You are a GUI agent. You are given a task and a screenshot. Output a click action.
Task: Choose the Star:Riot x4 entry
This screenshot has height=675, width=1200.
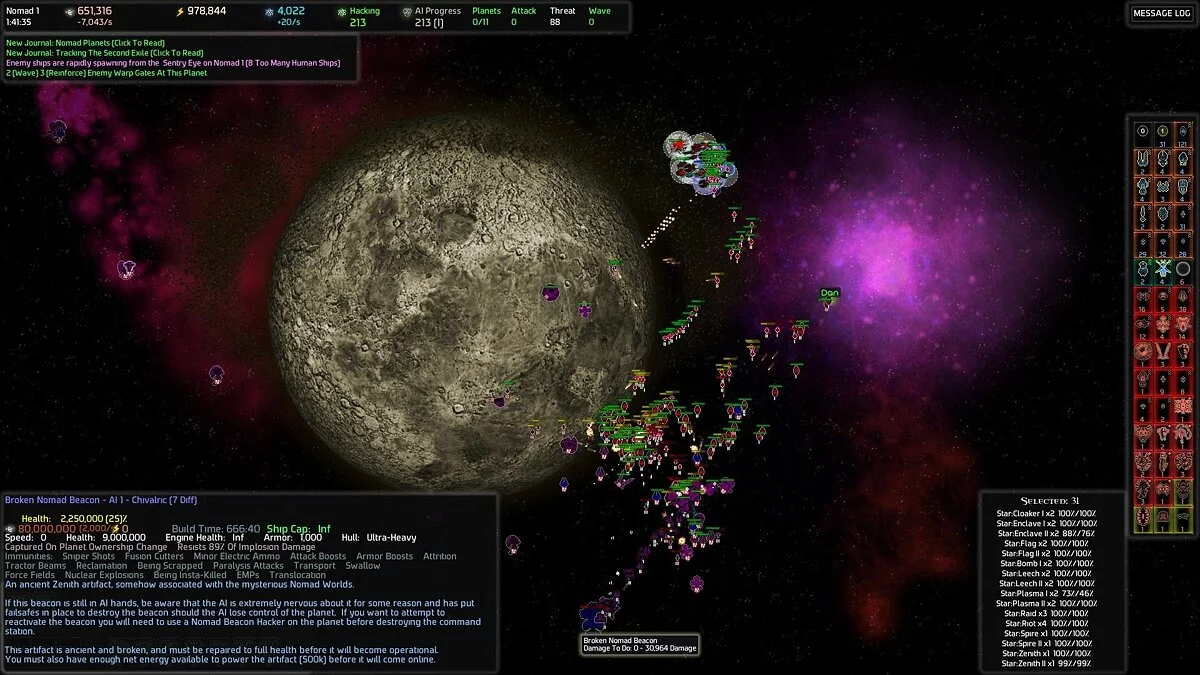point(1046,623)
